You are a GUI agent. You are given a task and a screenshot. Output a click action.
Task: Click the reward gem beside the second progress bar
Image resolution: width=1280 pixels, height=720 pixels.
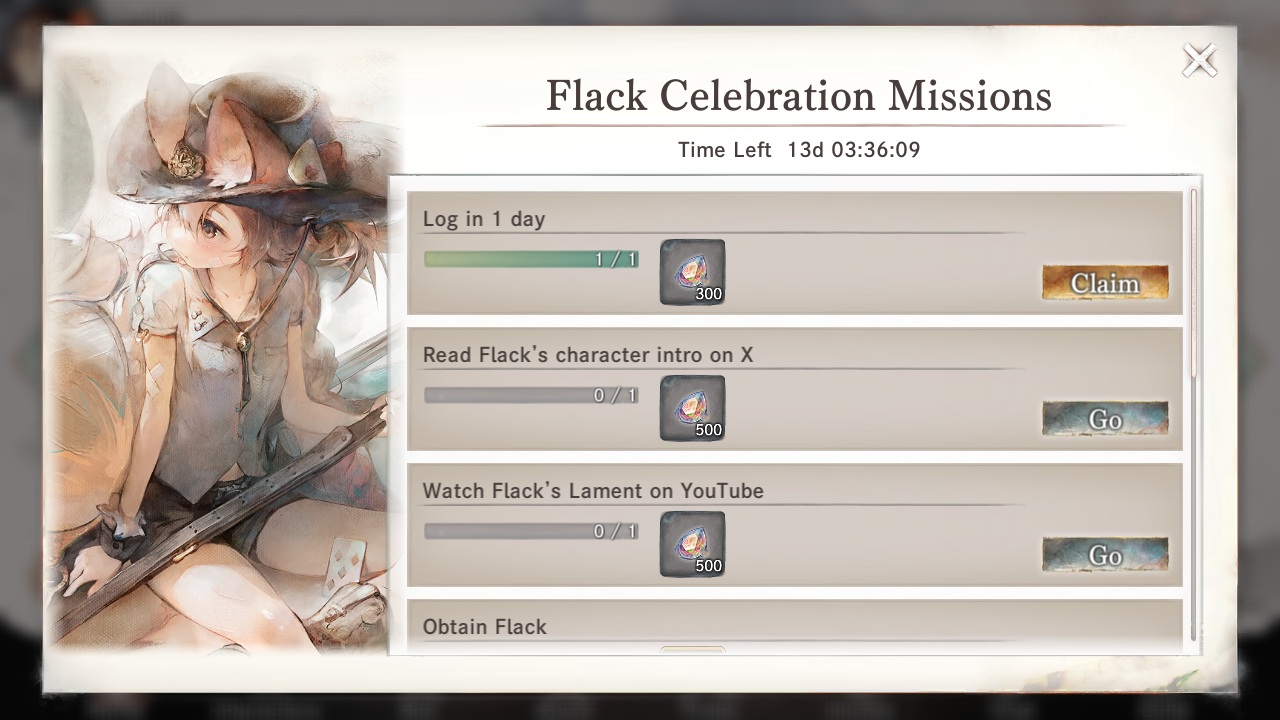[x=691, y=406]
